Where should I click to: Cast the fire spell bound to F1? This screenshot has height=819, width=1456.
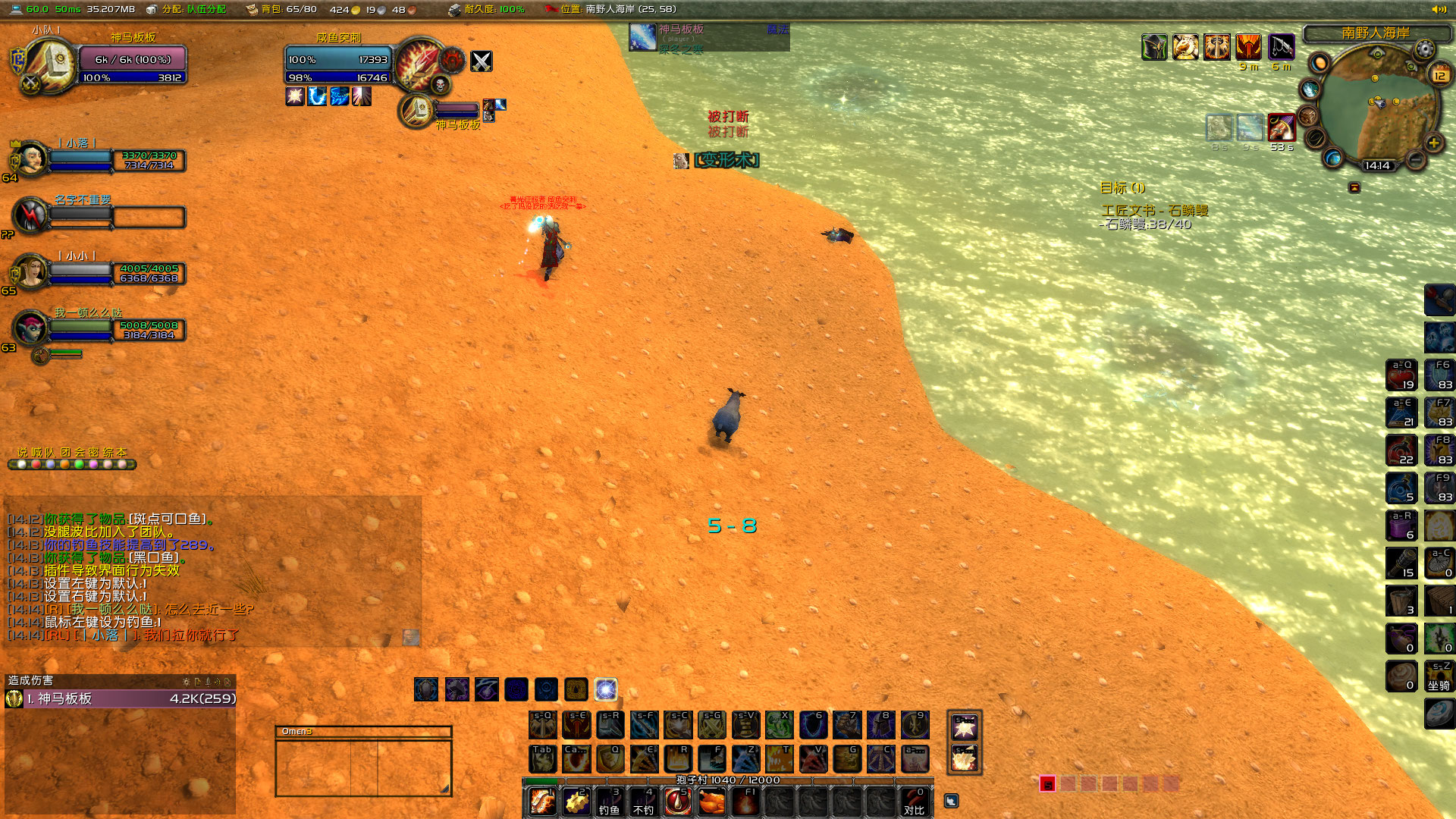pyautogui.click(x=746, y=802)
